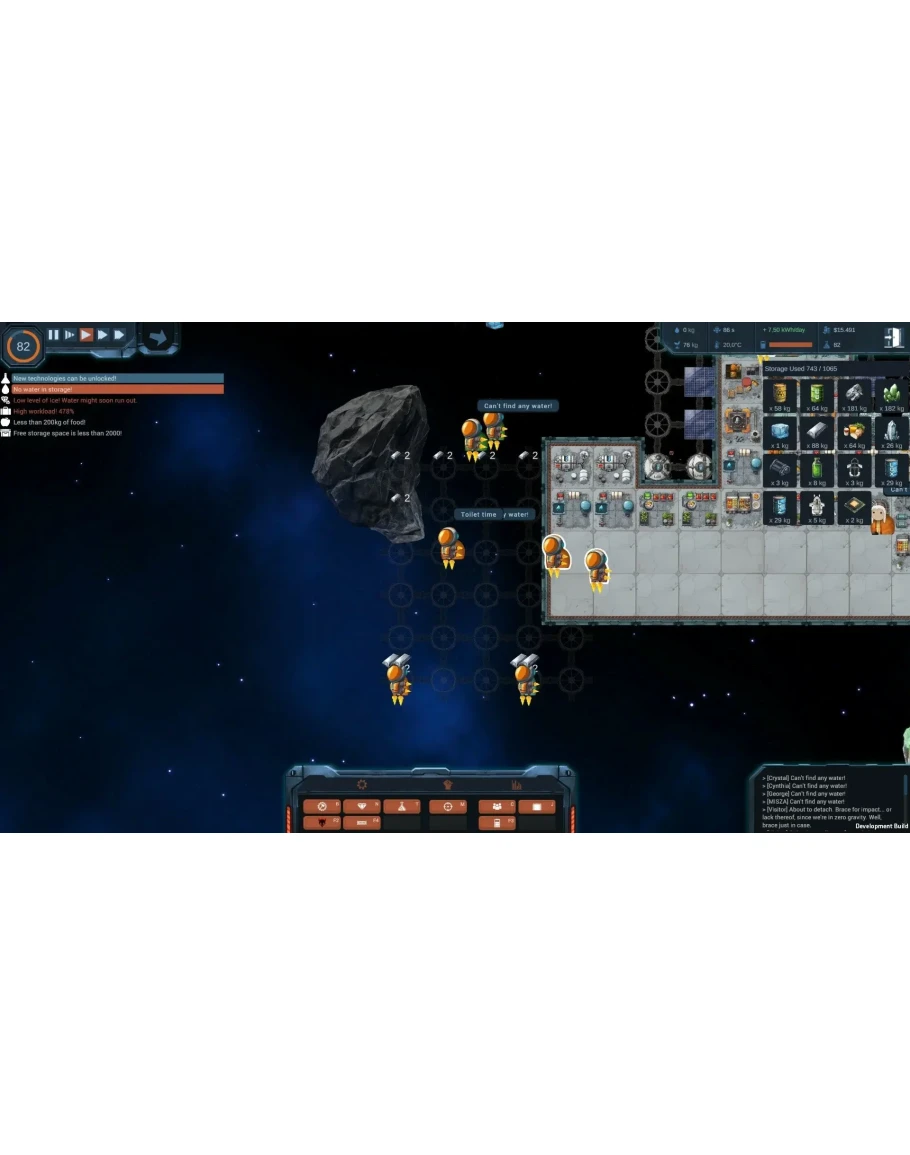Switch to the bar chart statistics tab
This screenshot has width=910, height=1155.
[517, 785]
